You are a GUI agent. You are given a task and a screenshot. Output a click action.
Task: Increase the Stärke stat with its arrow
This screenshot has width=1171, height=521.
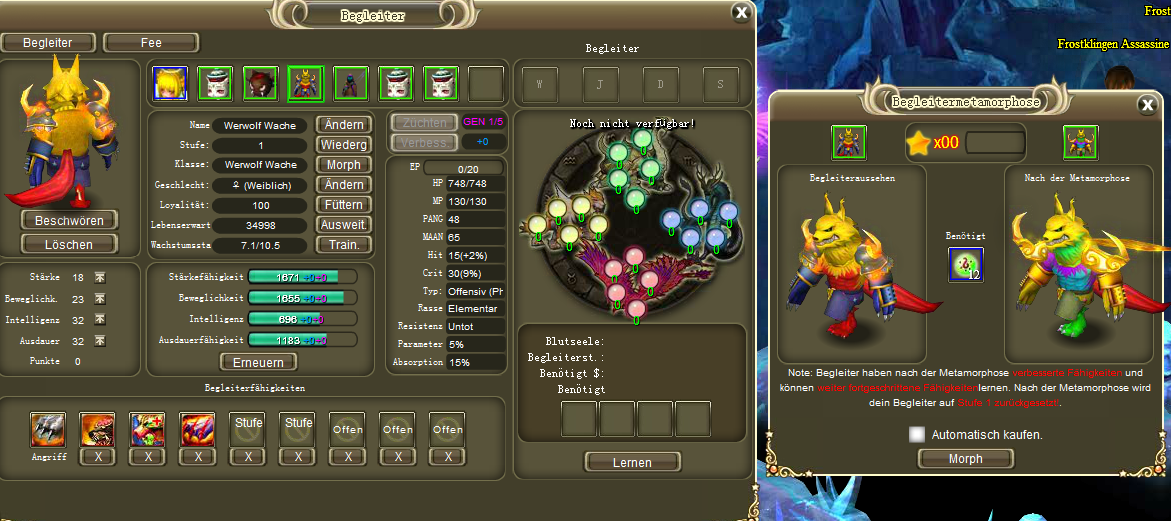pyautogui.click(x=100, y=277)
